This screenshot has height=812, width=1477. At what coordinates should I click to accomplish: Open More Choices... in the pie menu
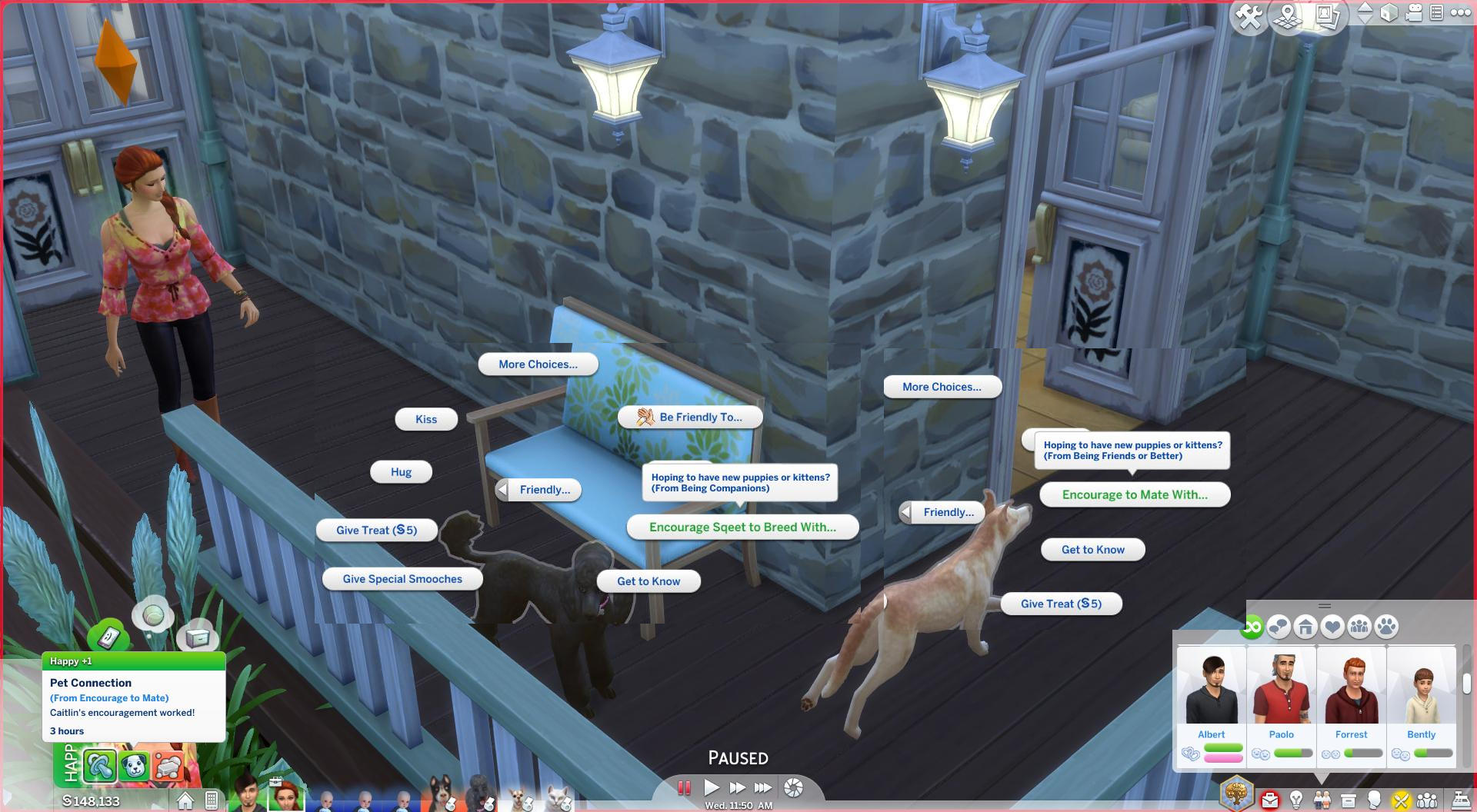(538, 364)
